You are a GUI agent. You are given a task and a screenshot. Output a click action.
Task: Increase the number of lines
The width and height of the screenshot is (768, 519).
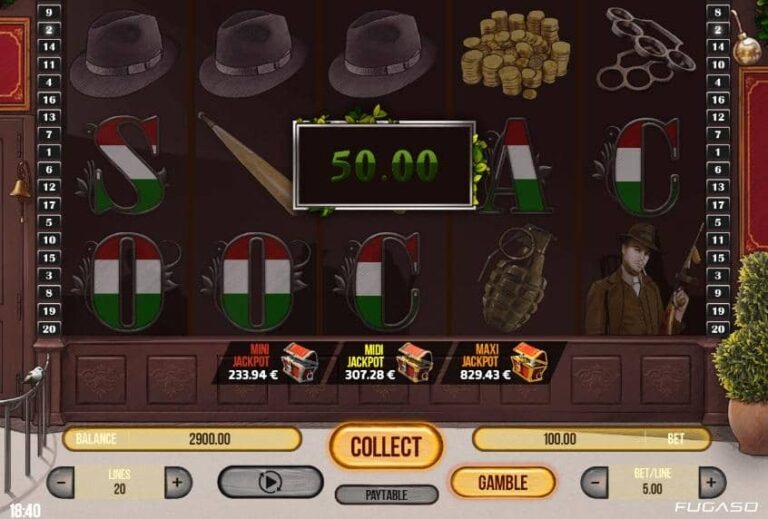pos(177,483)
